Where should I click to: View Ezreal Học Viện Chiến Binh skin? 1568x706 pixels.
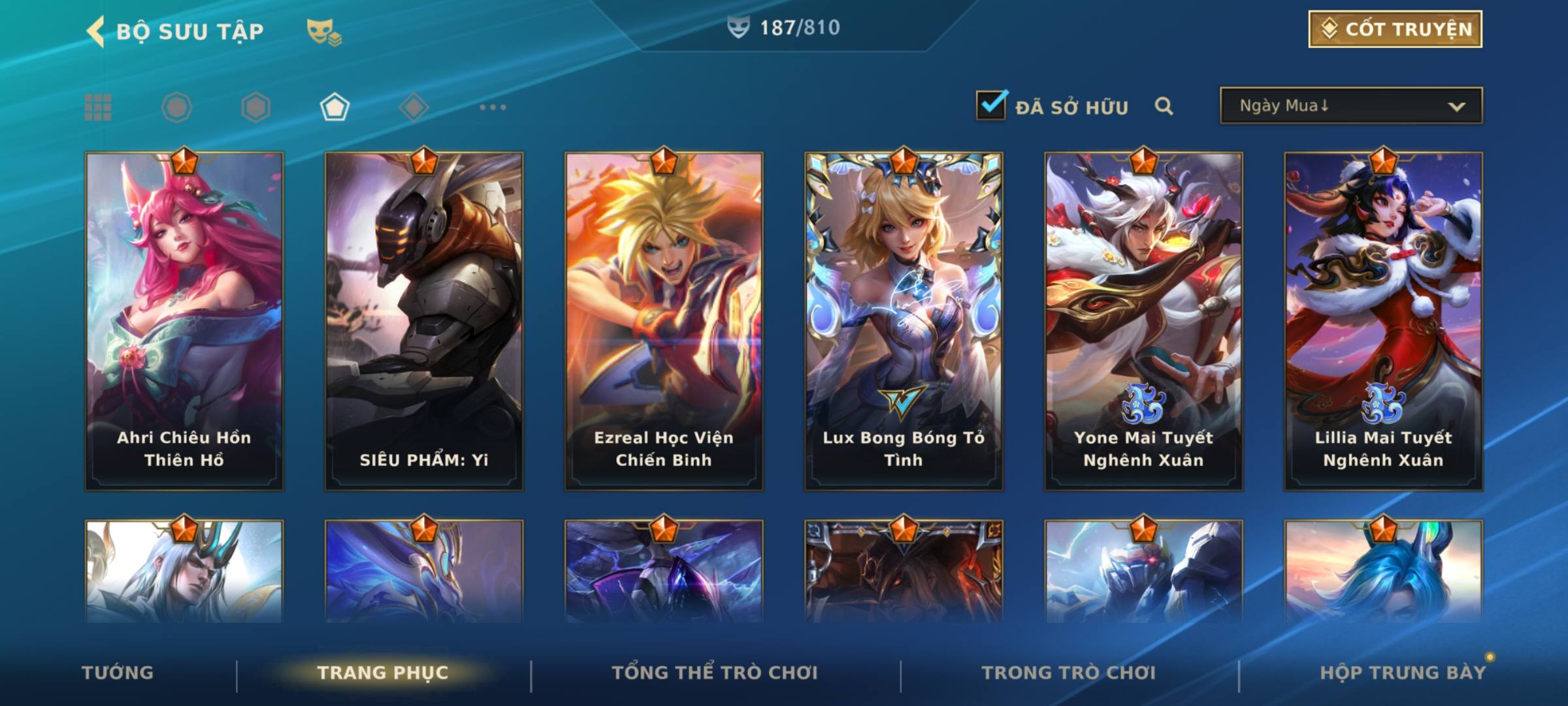coord(664,322)
